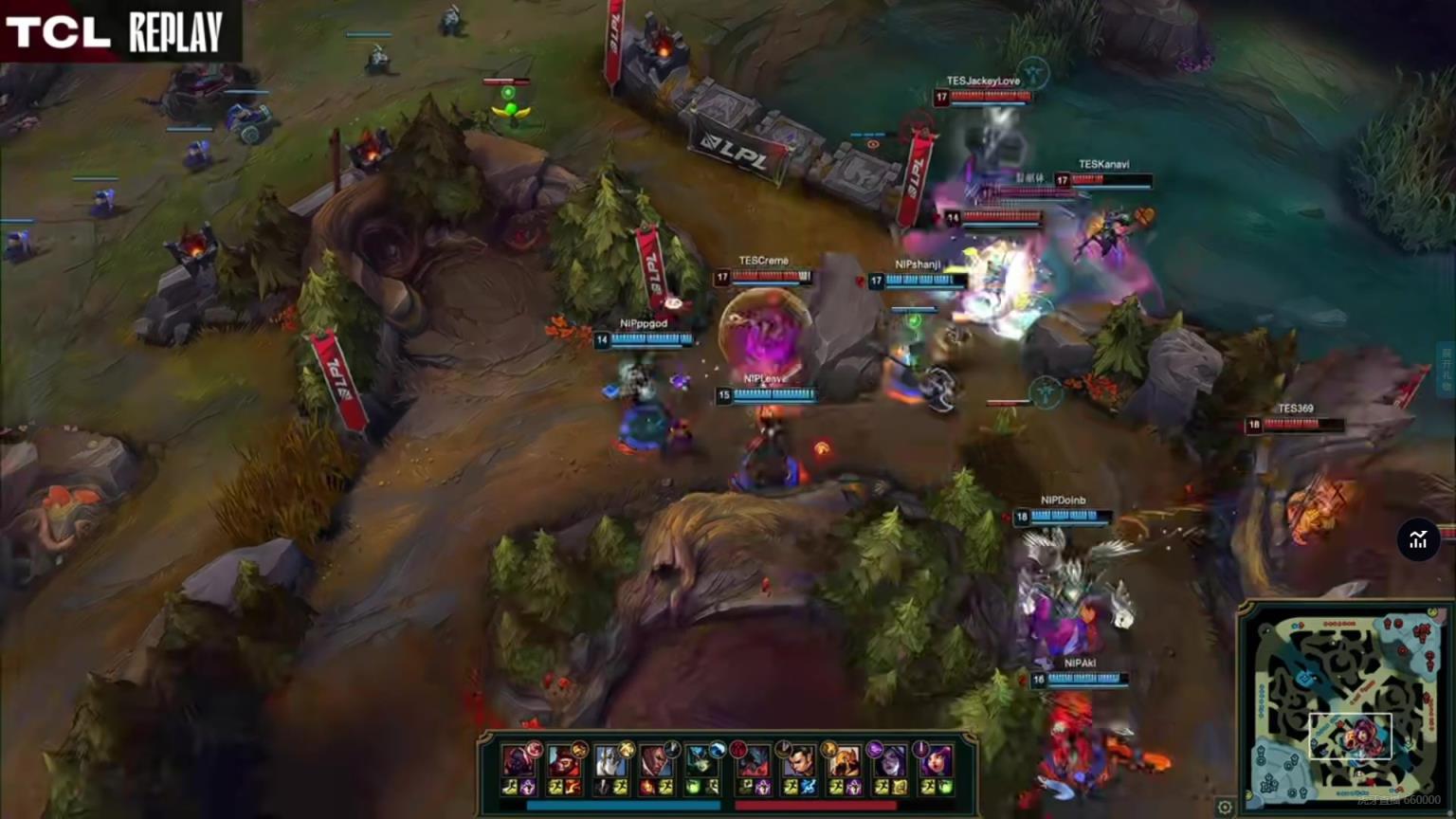Open the settings gear beside the minimap
The image size is (1456, 819).
(1224, 808)
